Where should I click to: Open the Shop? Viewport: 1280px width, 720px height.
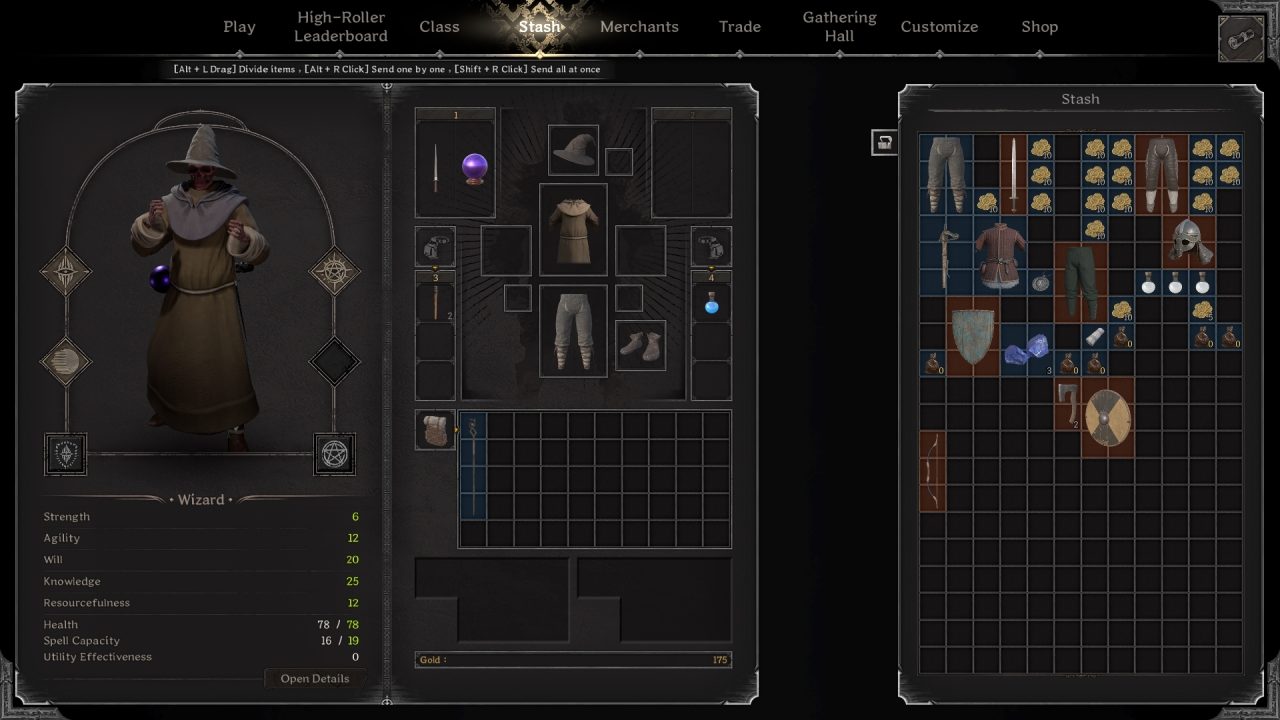(1039, 26)
